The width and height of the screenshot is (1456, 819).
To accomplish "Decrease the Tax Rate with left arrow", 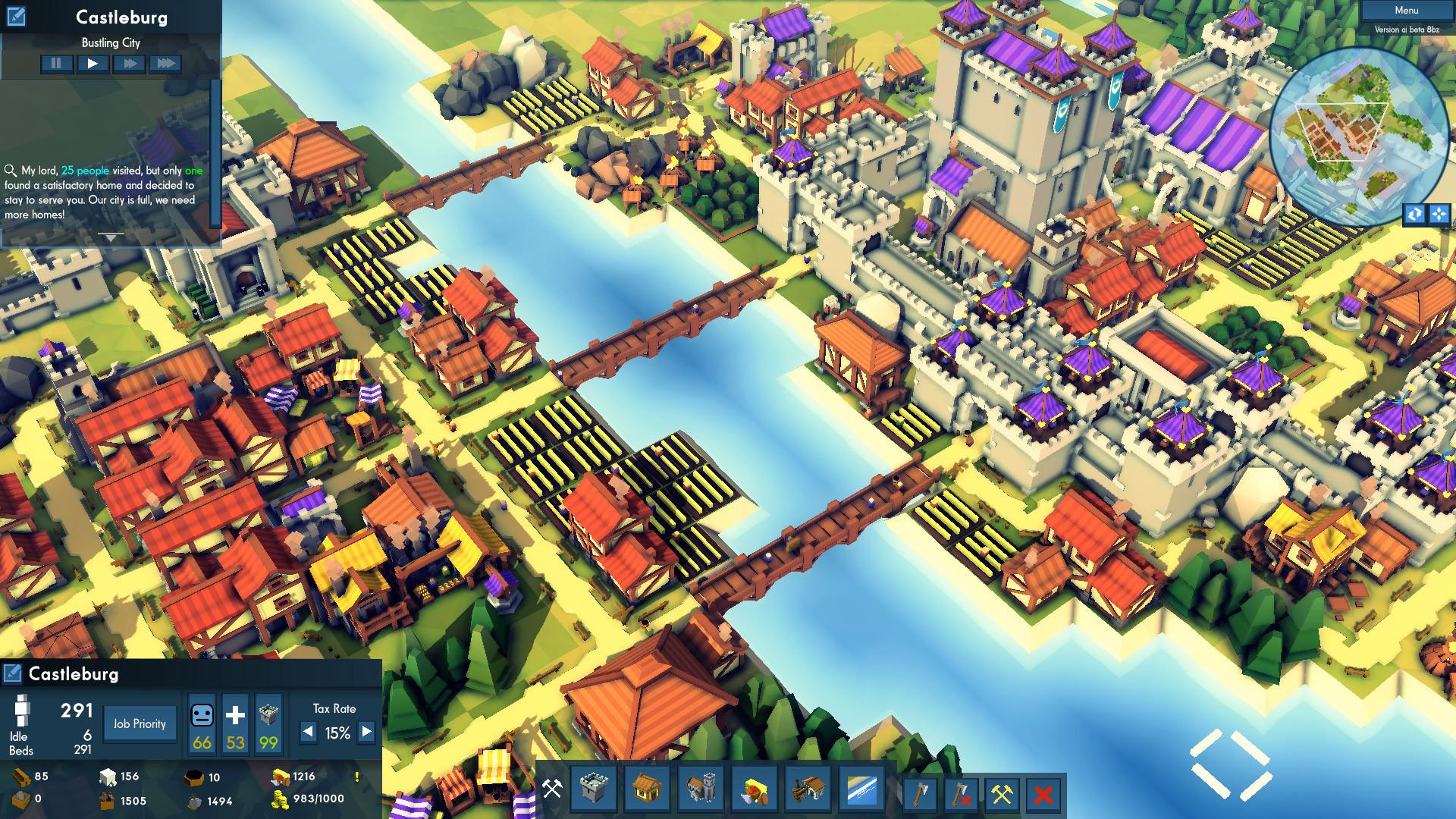I will pyautogui.click(x=308, y=733).
